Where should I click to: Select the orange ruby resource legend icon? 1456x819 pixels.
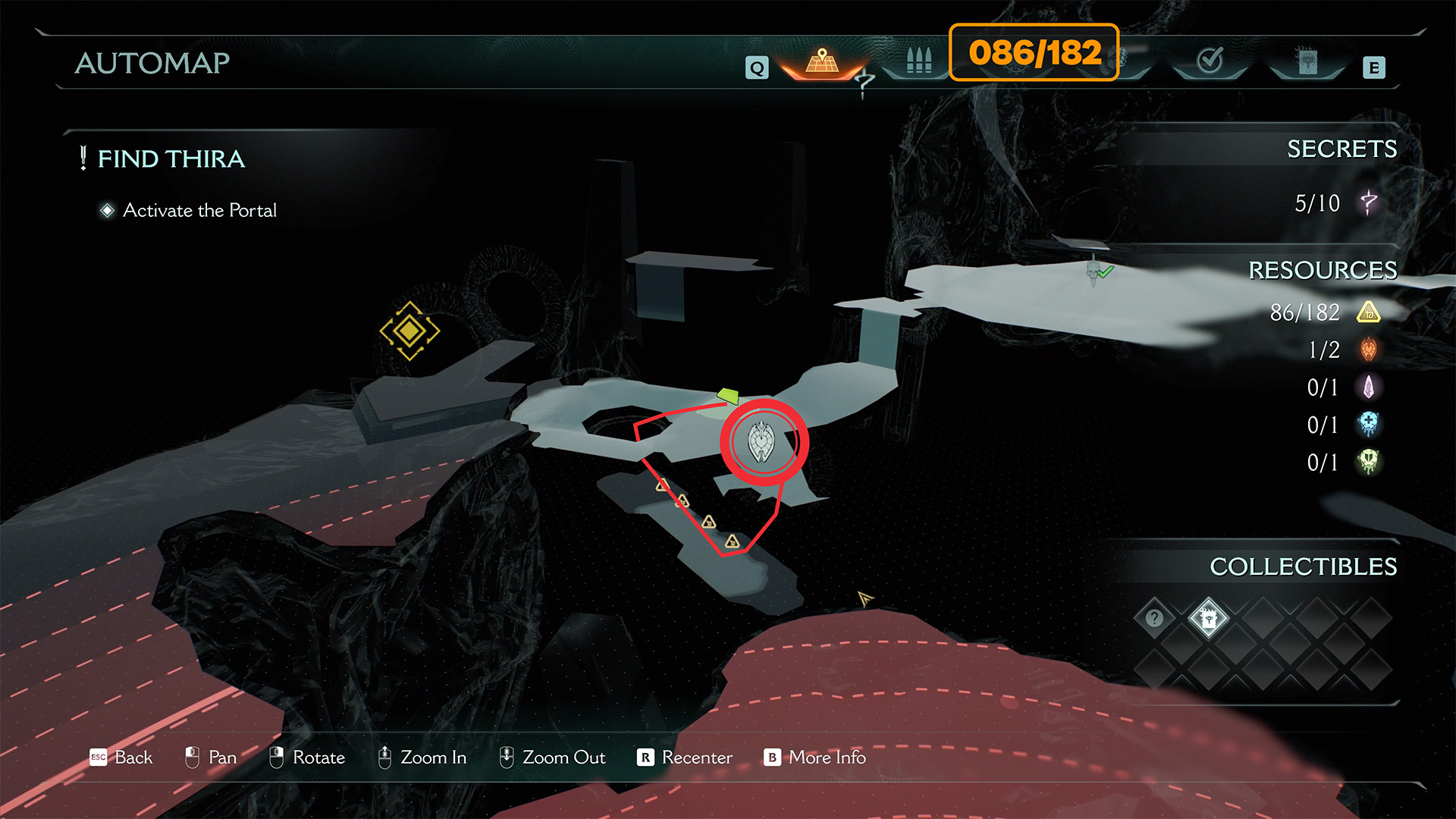click(1368, 350)
